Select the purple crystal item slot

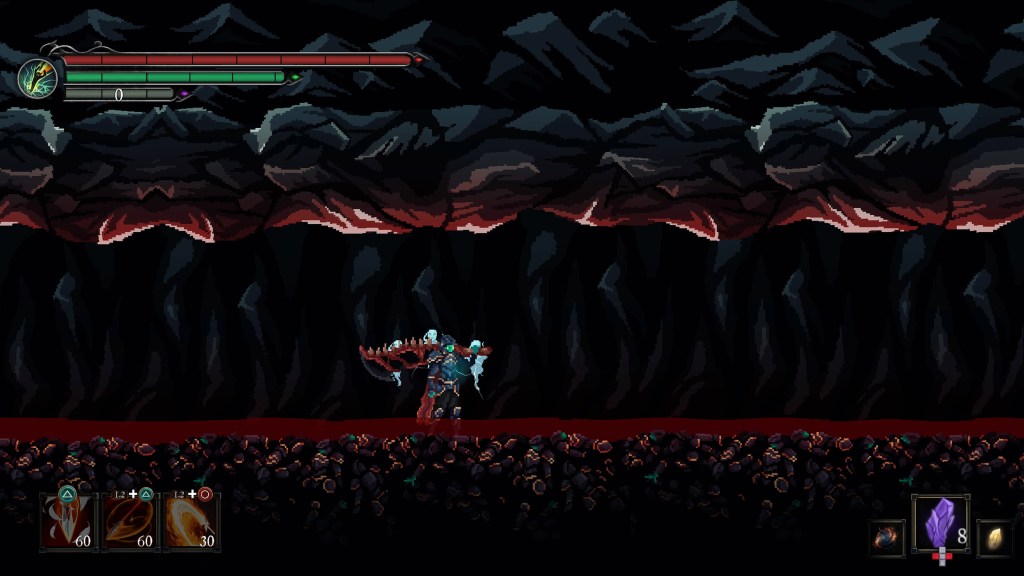tap(940, 523)
